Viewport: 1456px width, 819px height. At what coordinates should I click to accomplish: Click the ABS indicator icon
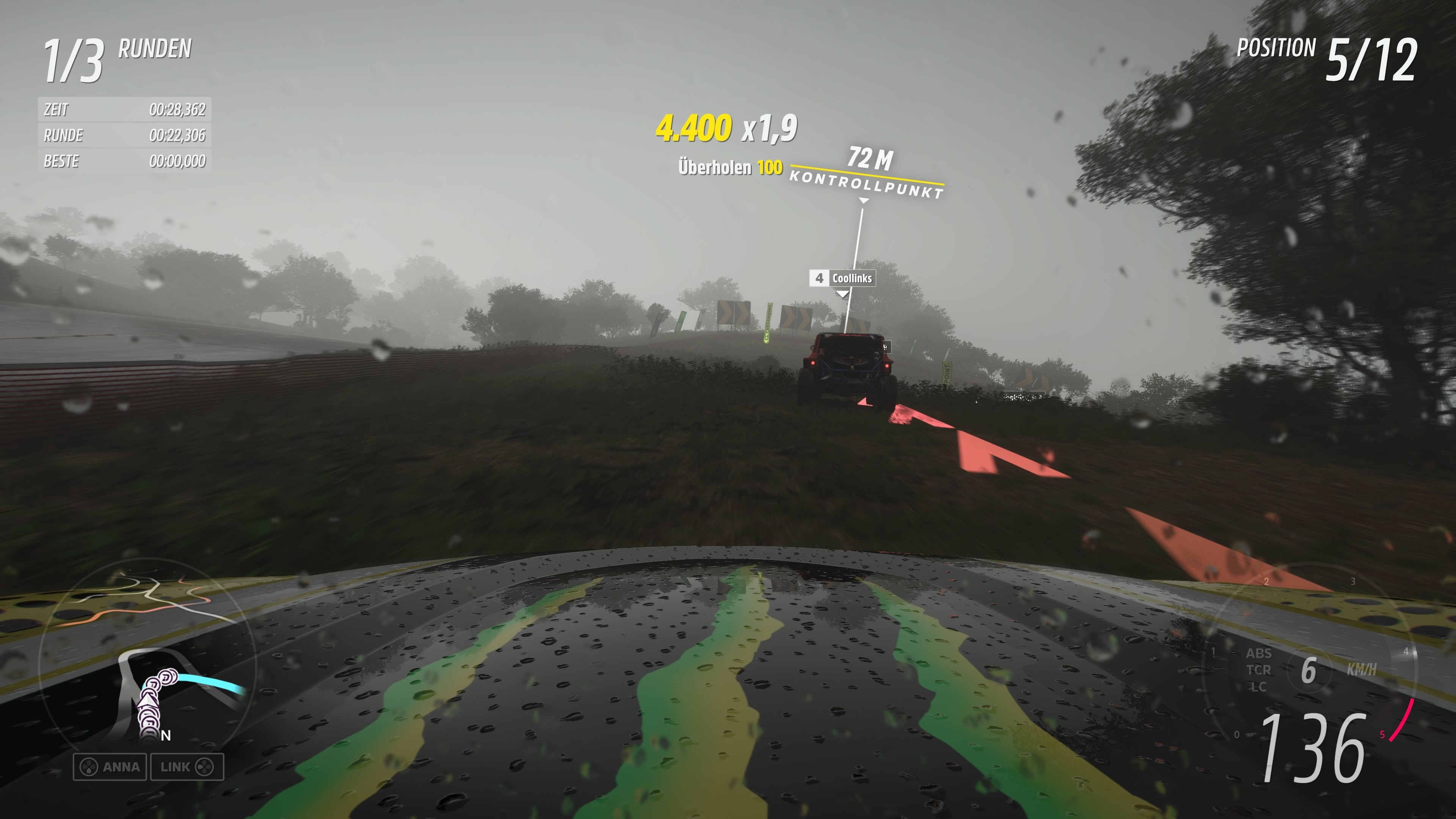point(1259,653)
